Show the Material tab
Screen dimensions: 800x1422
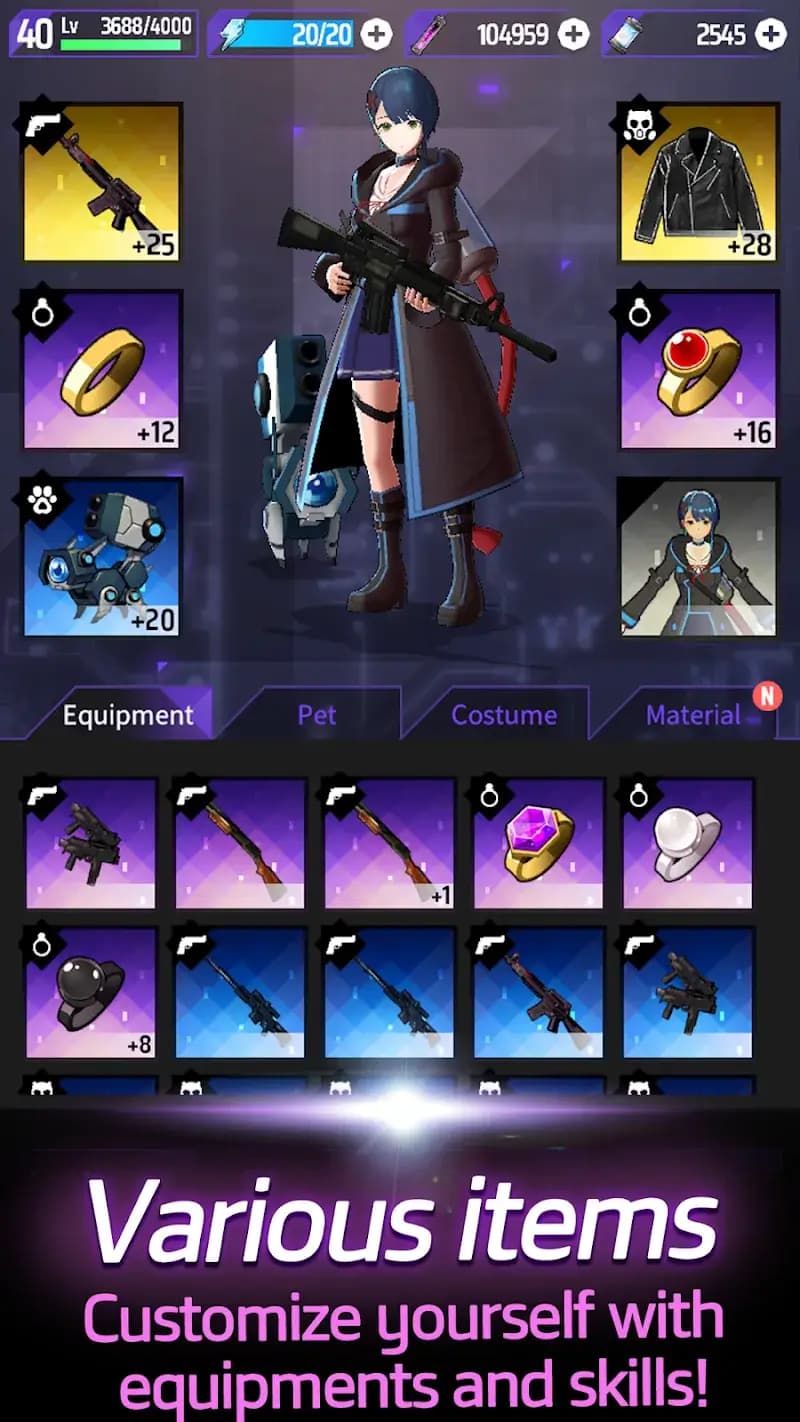coord(692,715)
